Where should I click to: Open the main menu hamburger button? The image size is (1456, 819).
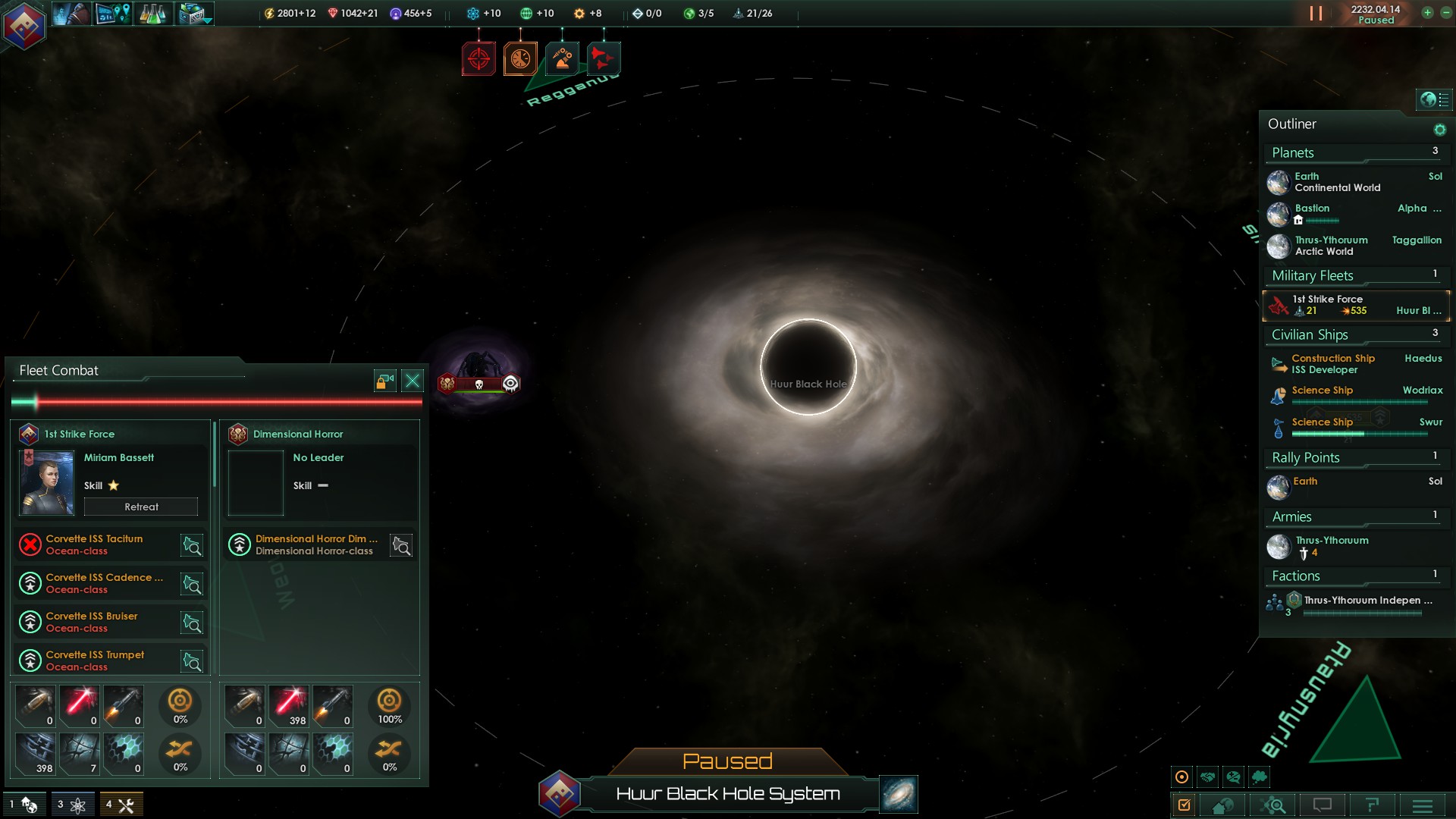1423,805
